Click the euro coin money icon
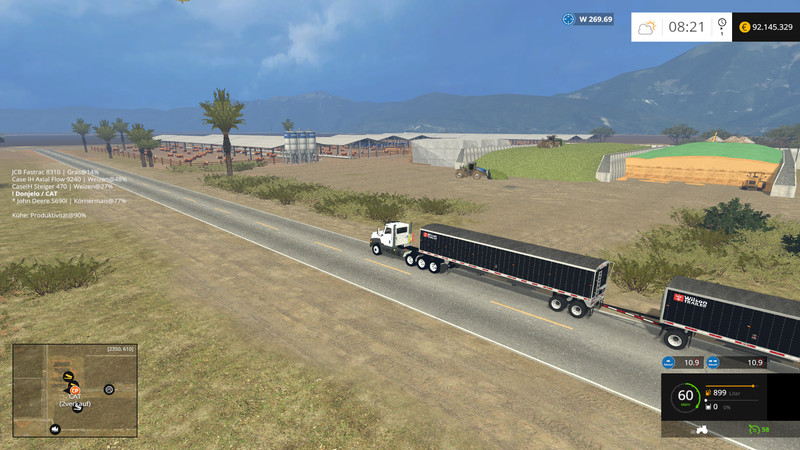Screen dimensions: 800x450 (x=744, y=27)
